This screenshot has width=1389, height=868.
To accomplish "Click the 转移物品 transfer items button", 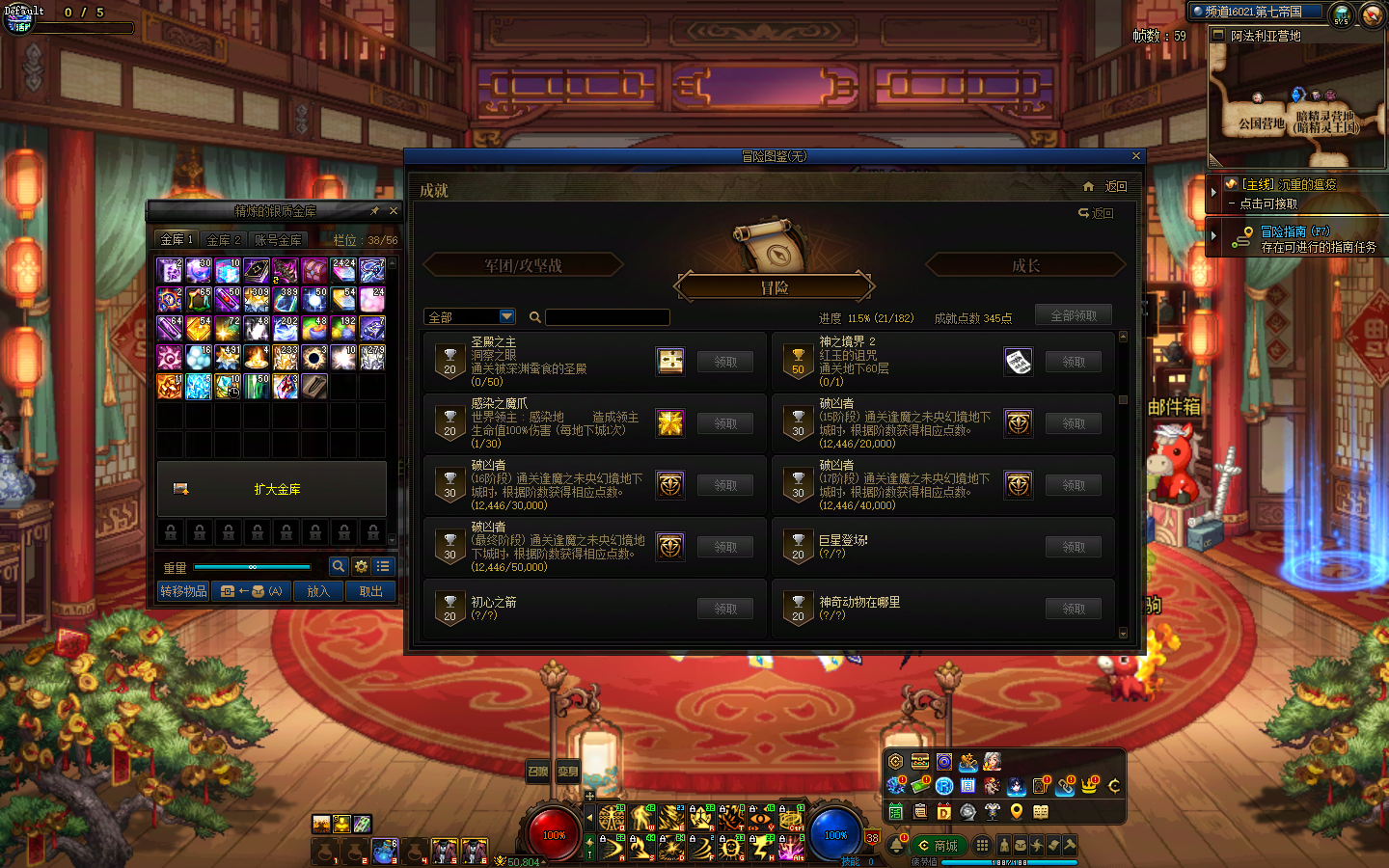I will click(x=183, y=591).
